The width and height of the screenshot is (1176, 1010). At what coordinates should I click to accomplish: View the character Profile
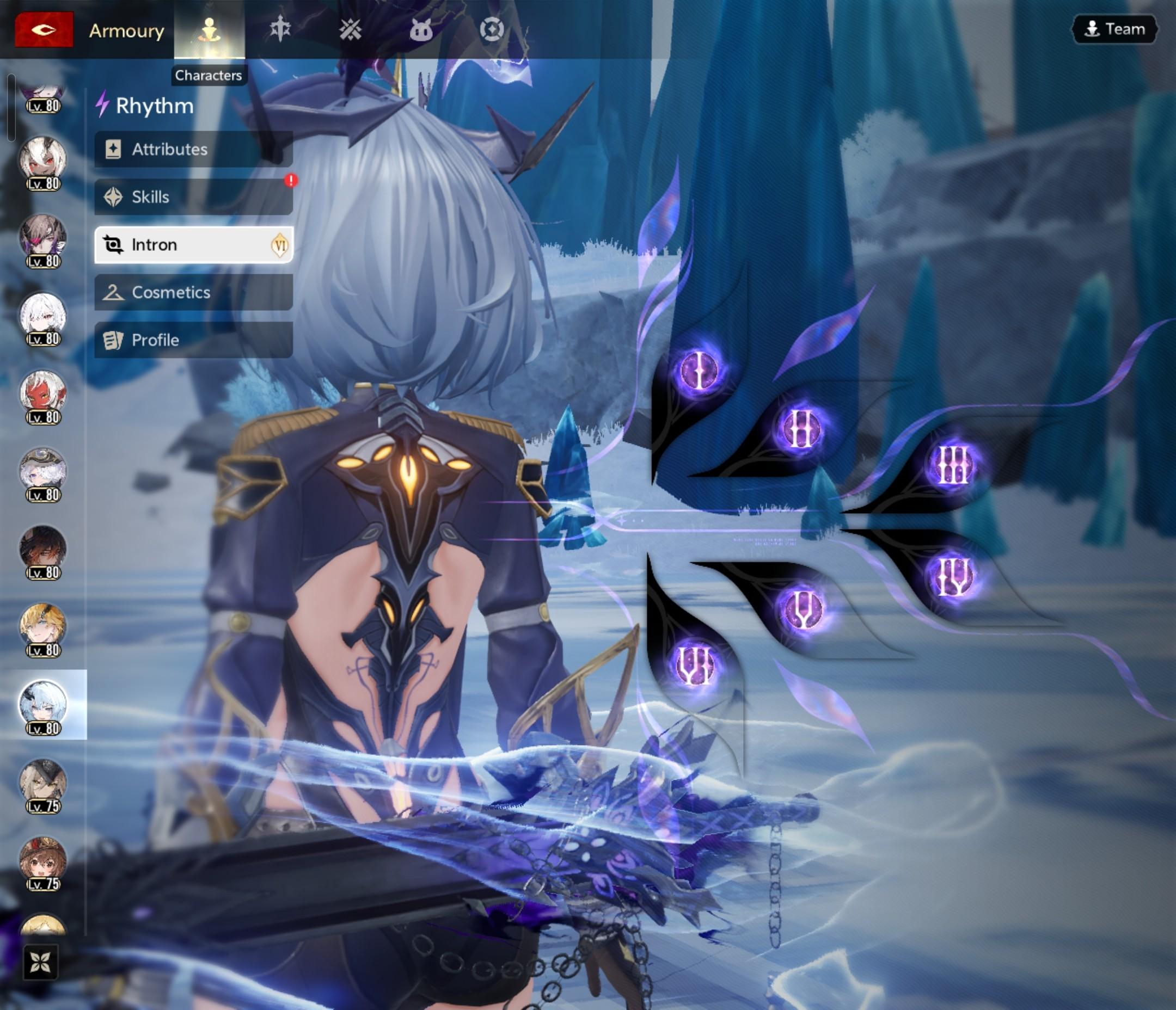[193, 340]
